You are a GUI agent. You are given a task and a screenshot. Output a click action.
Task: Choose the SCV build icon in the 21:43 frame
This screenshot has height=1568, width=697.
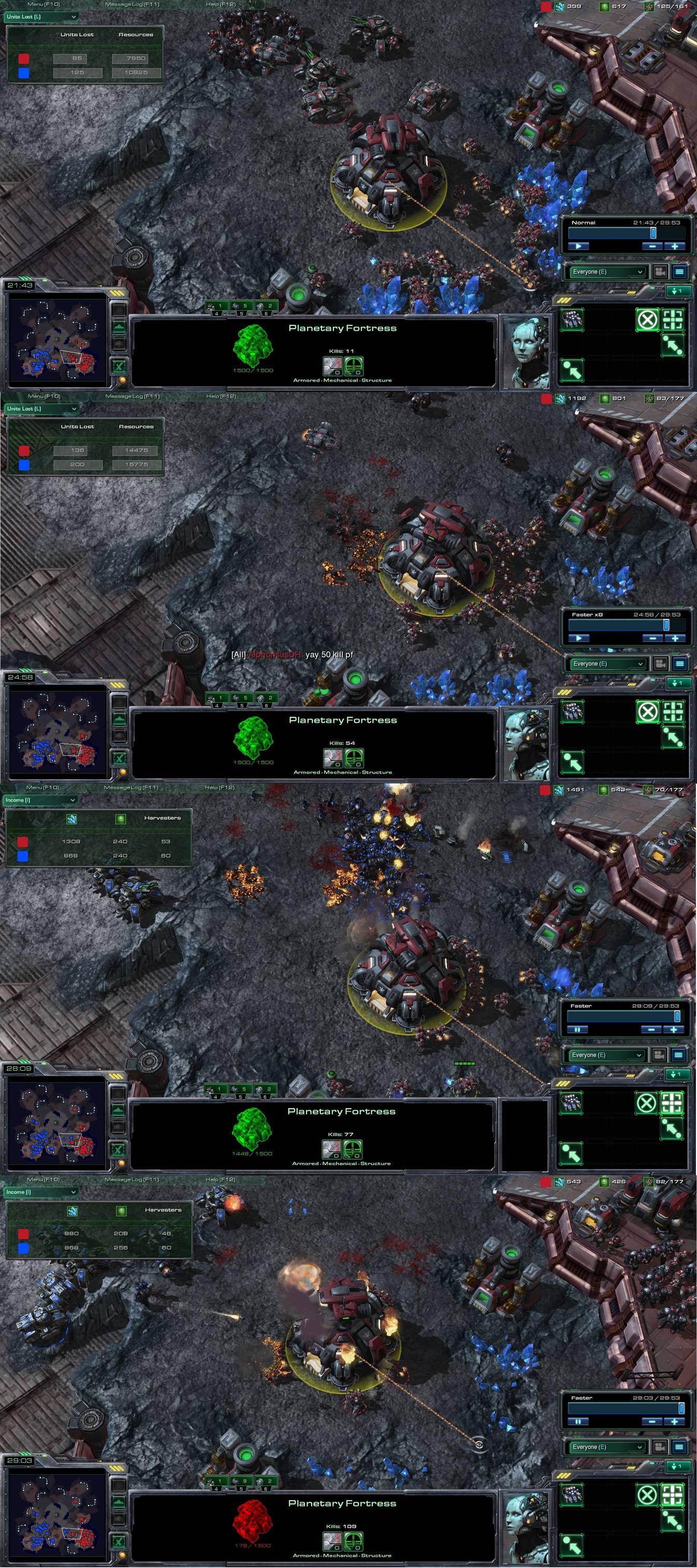click(x=571, y=319)
